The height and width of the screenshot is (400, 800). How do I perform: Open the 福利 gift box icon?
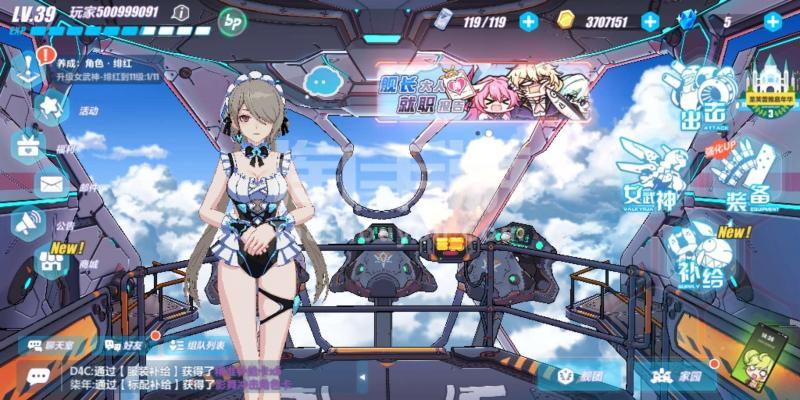coord(28,145)
